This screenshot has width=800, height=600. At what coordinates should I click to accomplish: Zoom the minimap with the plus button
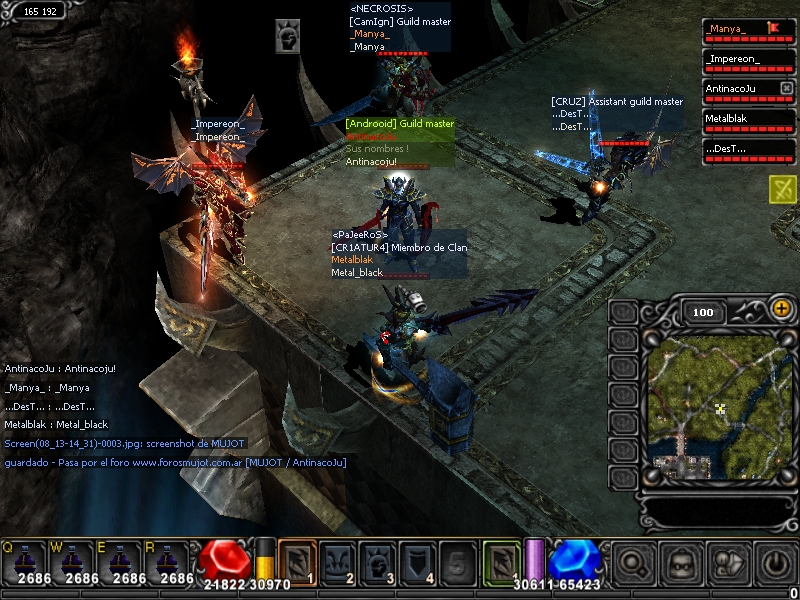pyautogui.click(x=782, y=310)
